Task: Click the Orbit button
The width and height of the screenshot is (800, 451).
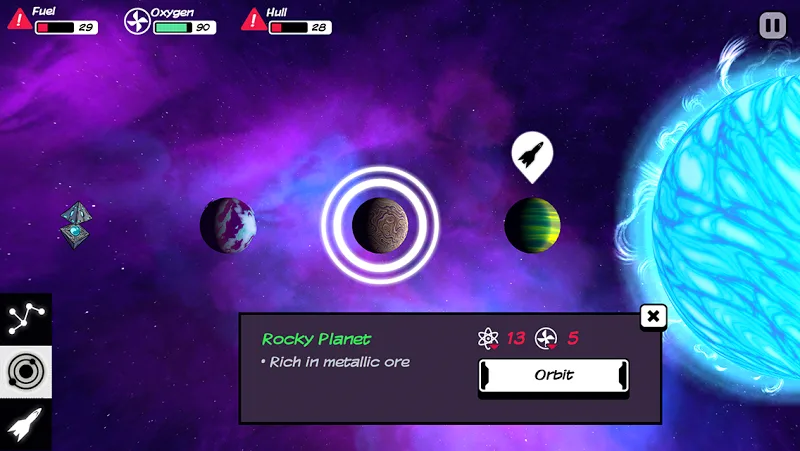Action: 553,376
